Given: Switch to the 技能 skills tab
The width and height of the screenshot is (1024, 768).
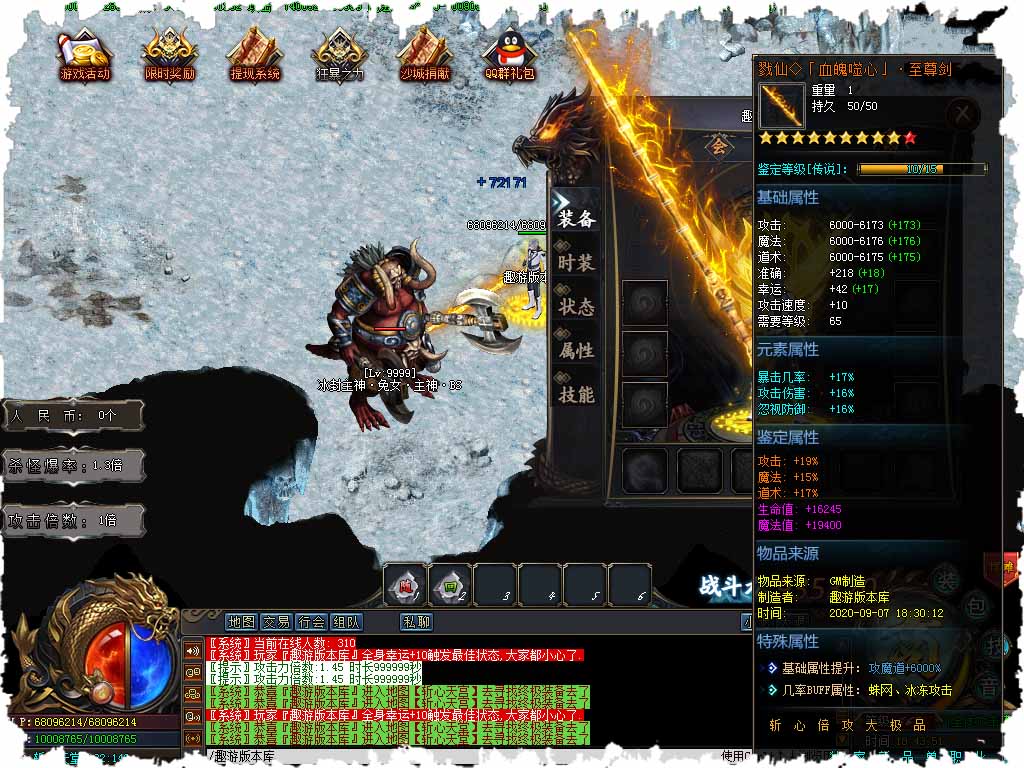Looking at the screenshot, I should [x=577, y=395].
